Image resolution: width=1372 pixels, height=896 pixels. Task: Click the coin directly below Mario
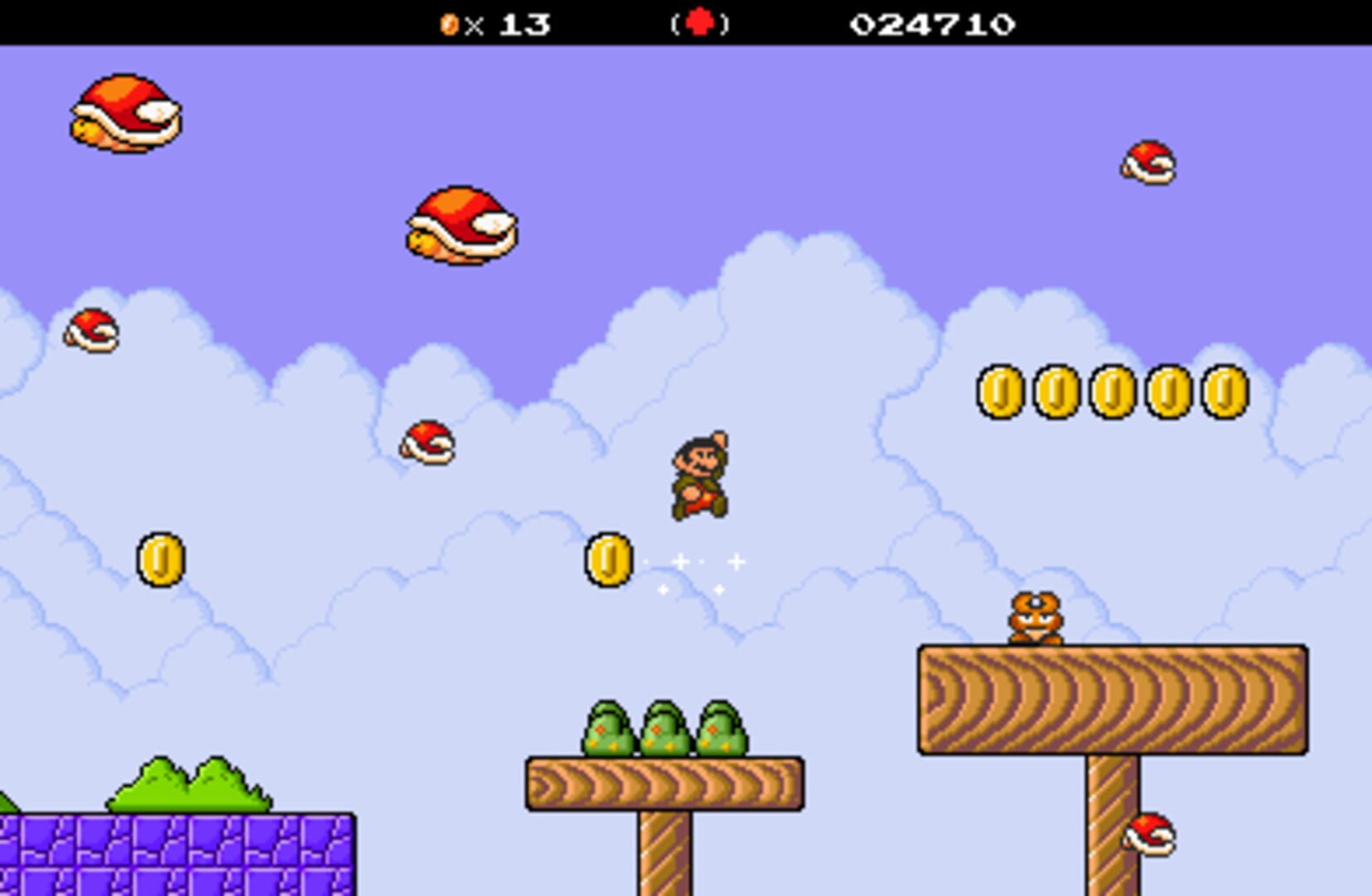tap(606, 560)
